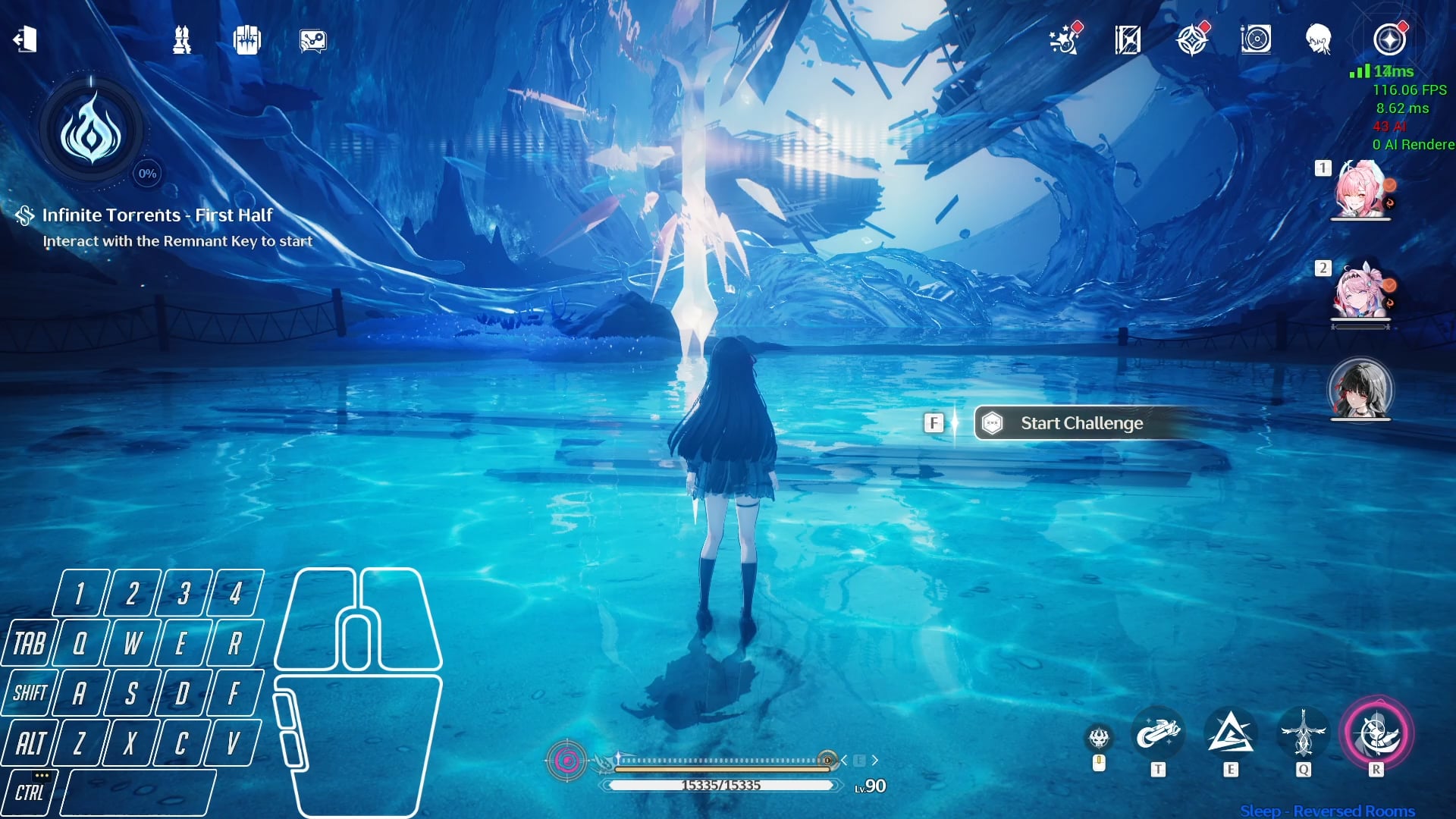Switch to the first pink-haired party member
The width and height of the screenshot is (1456, 819).
tap(1360, 190)
